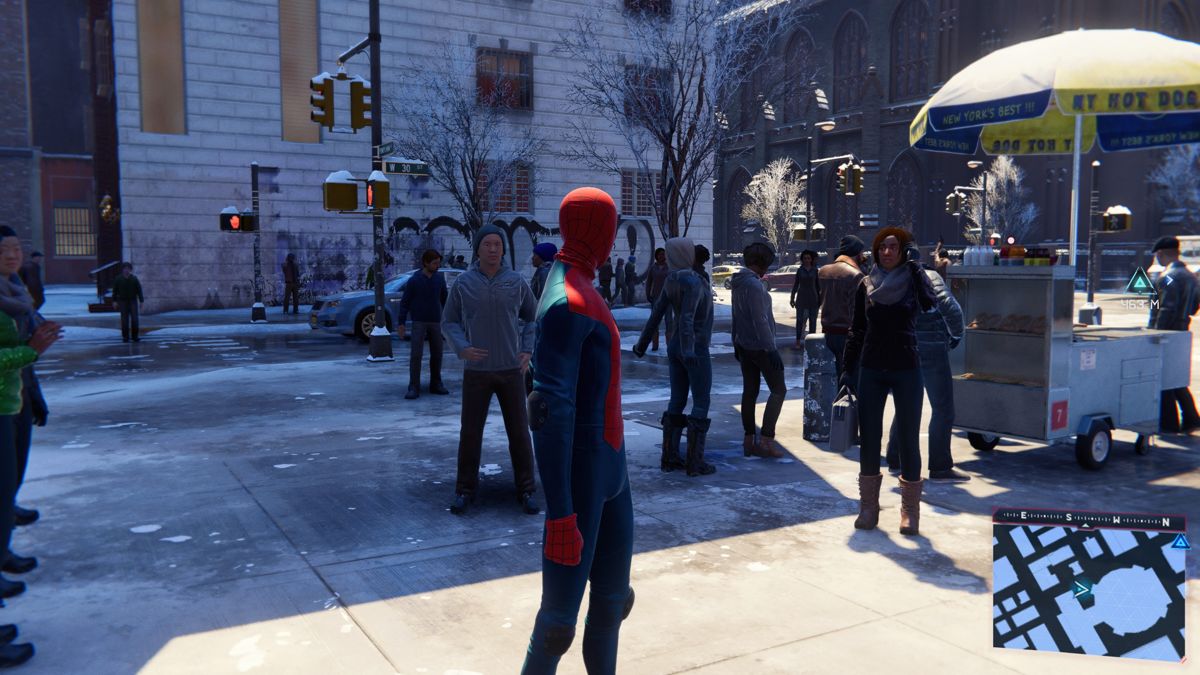Select the player arrow on the minimap
The width and height of the screenshot is (1200, 675).
pyautogui.click(x=1081, y=590)
